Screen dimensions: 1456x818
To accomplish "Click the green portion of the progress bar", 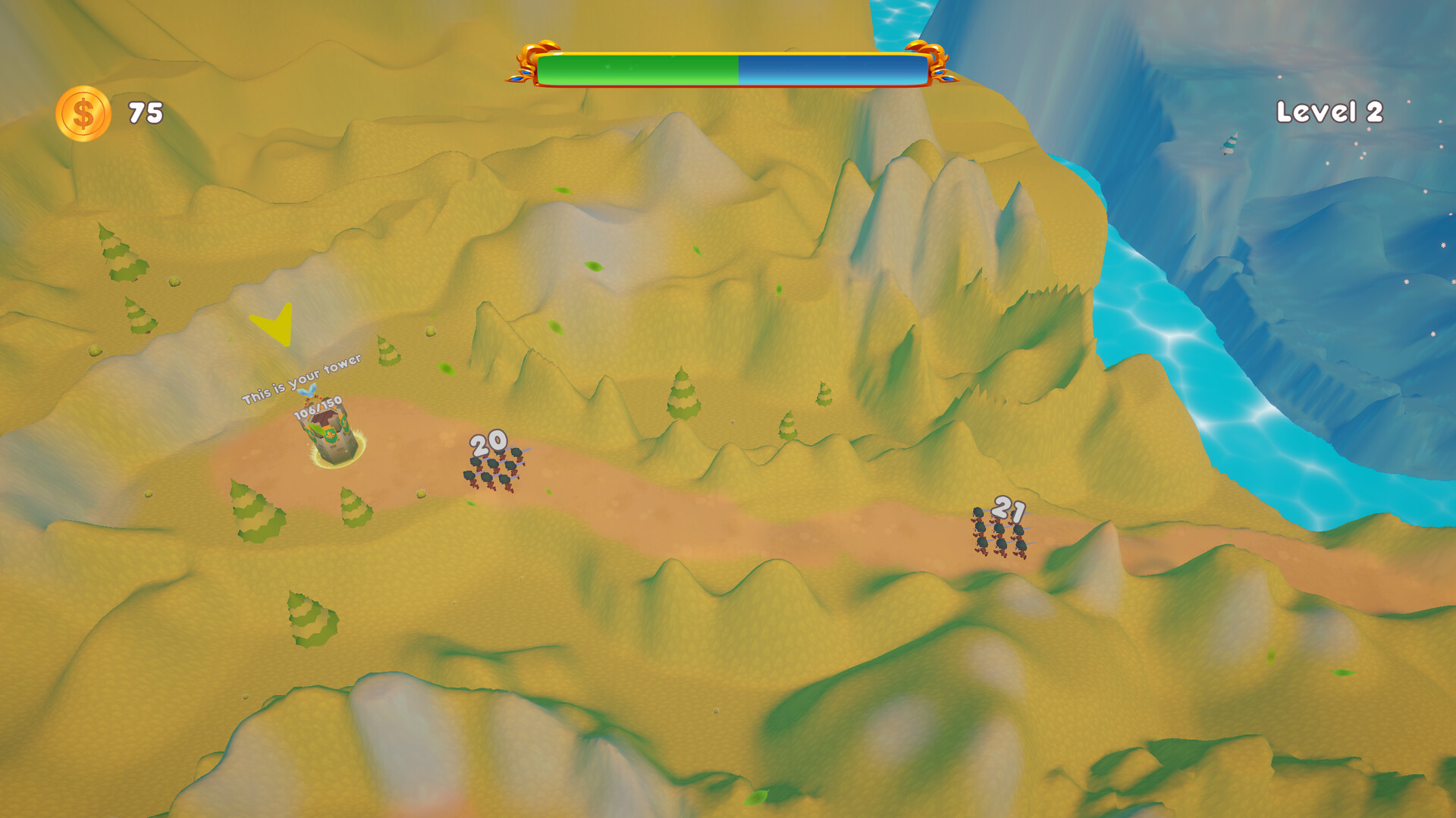I will tap(637, 67).
